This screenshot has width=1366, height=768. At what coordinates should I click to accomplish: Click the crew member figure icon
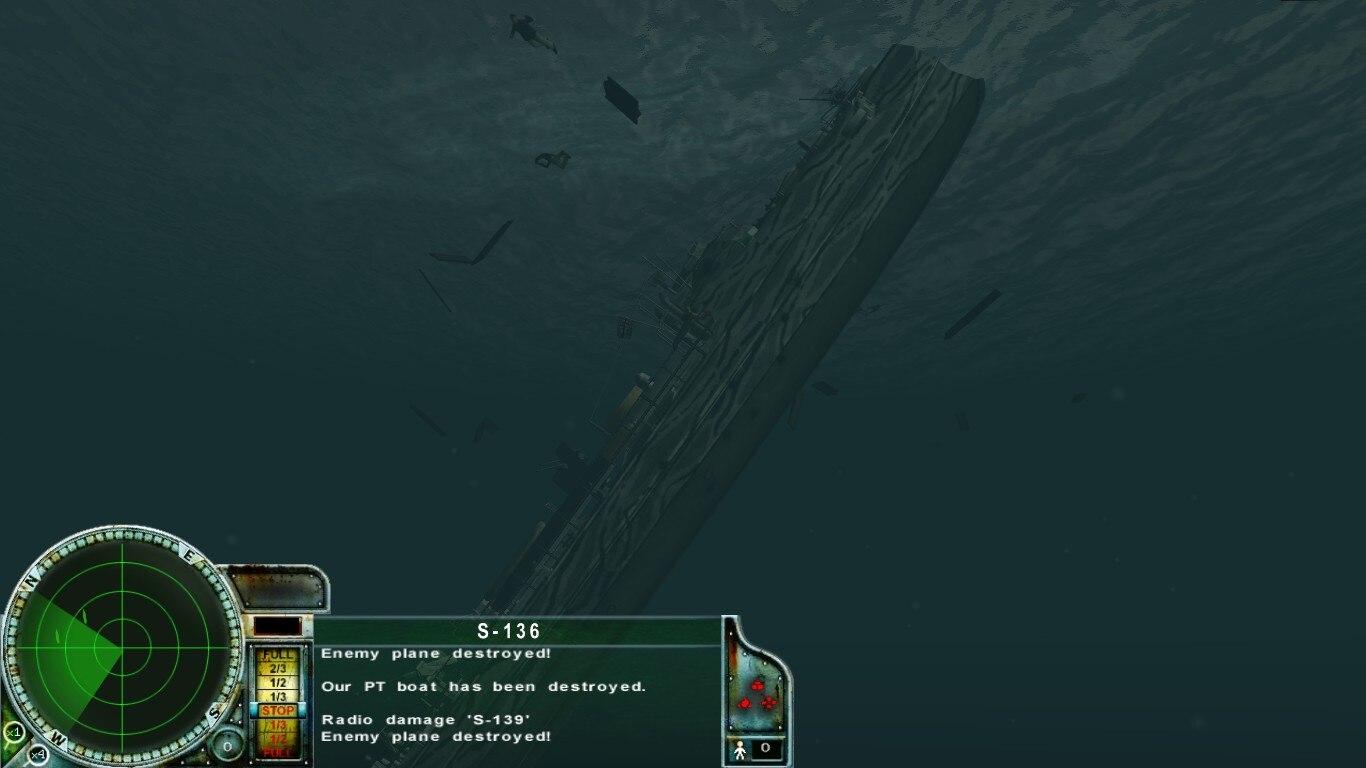(740, 749)
